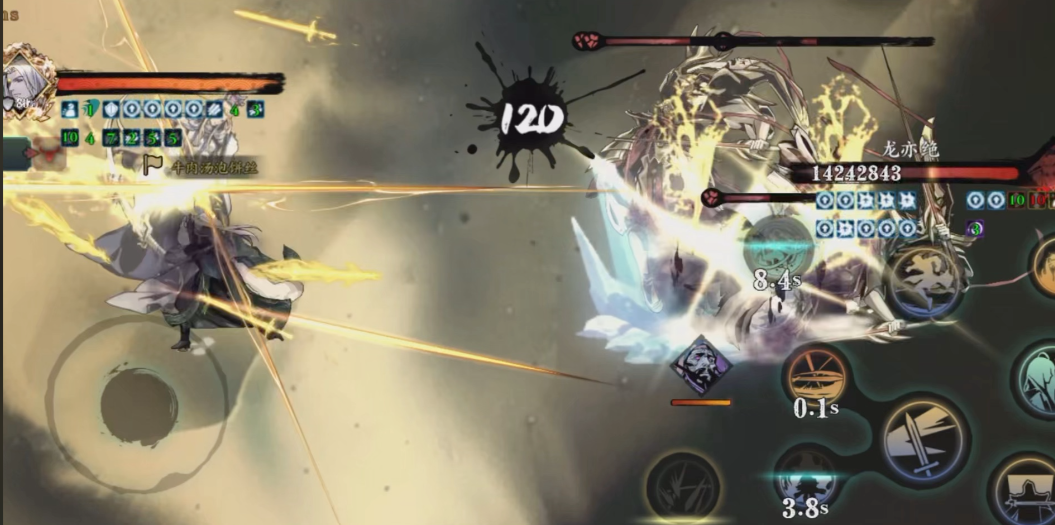Tap the sword basic attack button
1055x525 pixels.
[x=924, y=440]
